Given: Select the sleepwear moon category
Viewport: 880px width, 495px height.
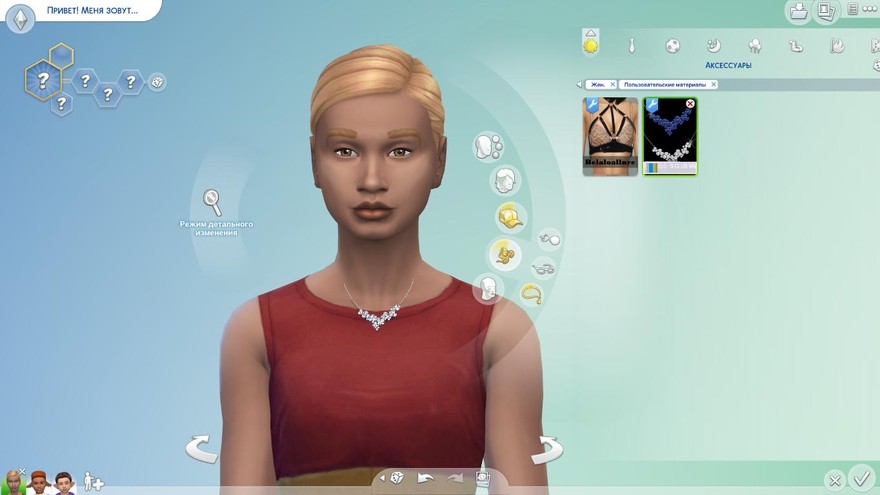Looking at the screenshot, I should pyautogui.click(x=714, y=46).
